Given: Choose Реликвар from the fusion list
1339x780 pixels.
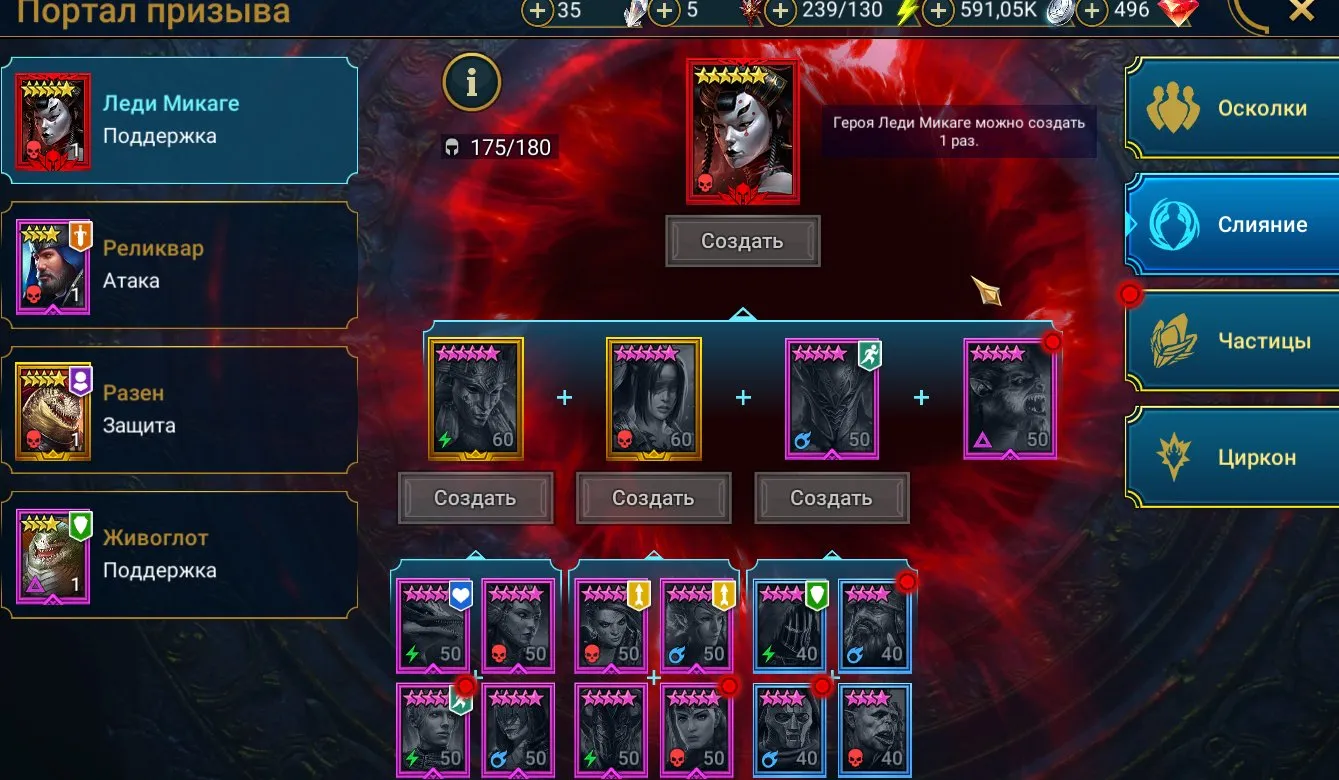Looking at the screenshot, I should tap(180, 265).
